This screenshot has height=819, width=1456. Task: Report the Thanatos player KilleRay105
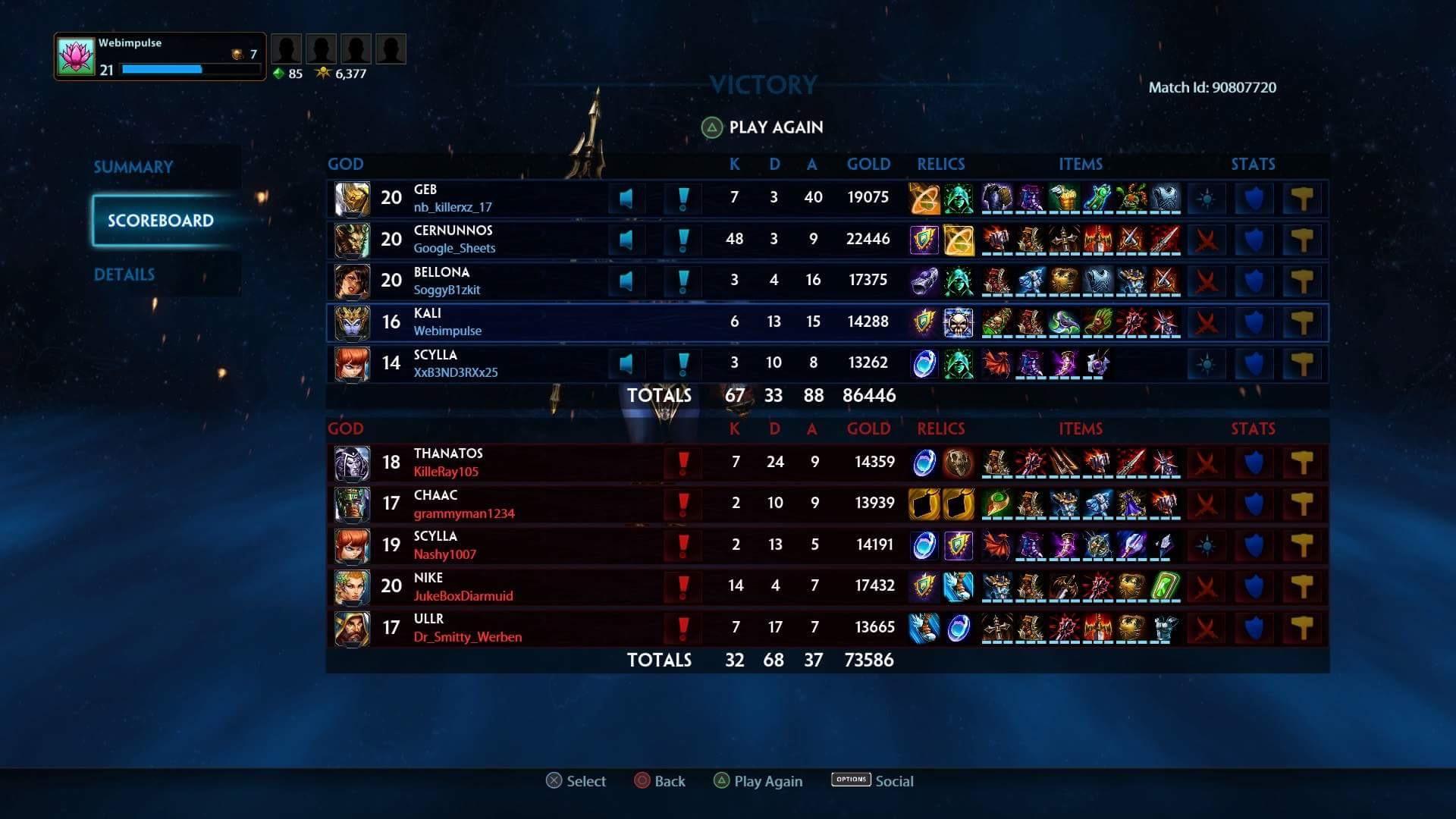(x=682, y=461)
